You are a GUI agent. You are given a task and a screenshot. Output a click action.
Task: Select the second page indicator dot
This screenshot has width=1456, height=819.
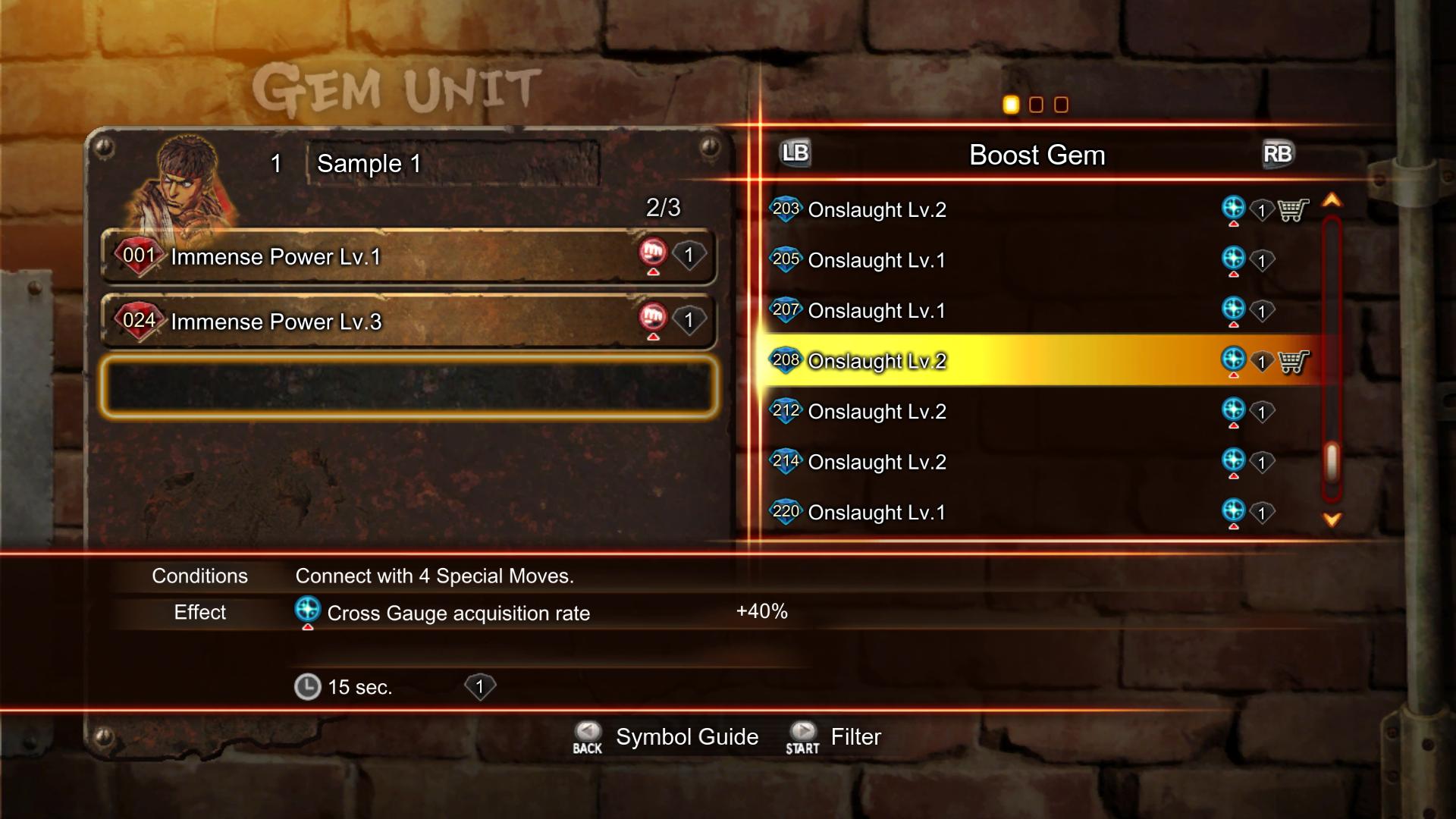tap(1037, 105)
